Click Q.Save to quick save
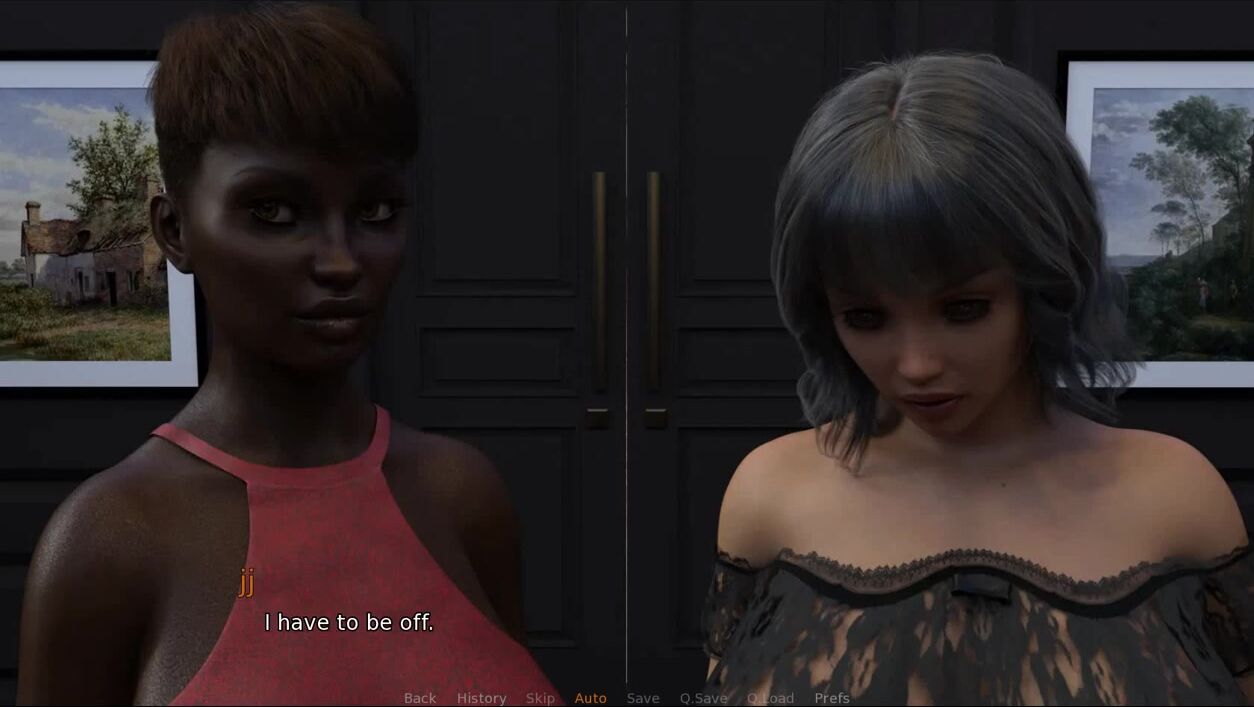 pos(704,698)
